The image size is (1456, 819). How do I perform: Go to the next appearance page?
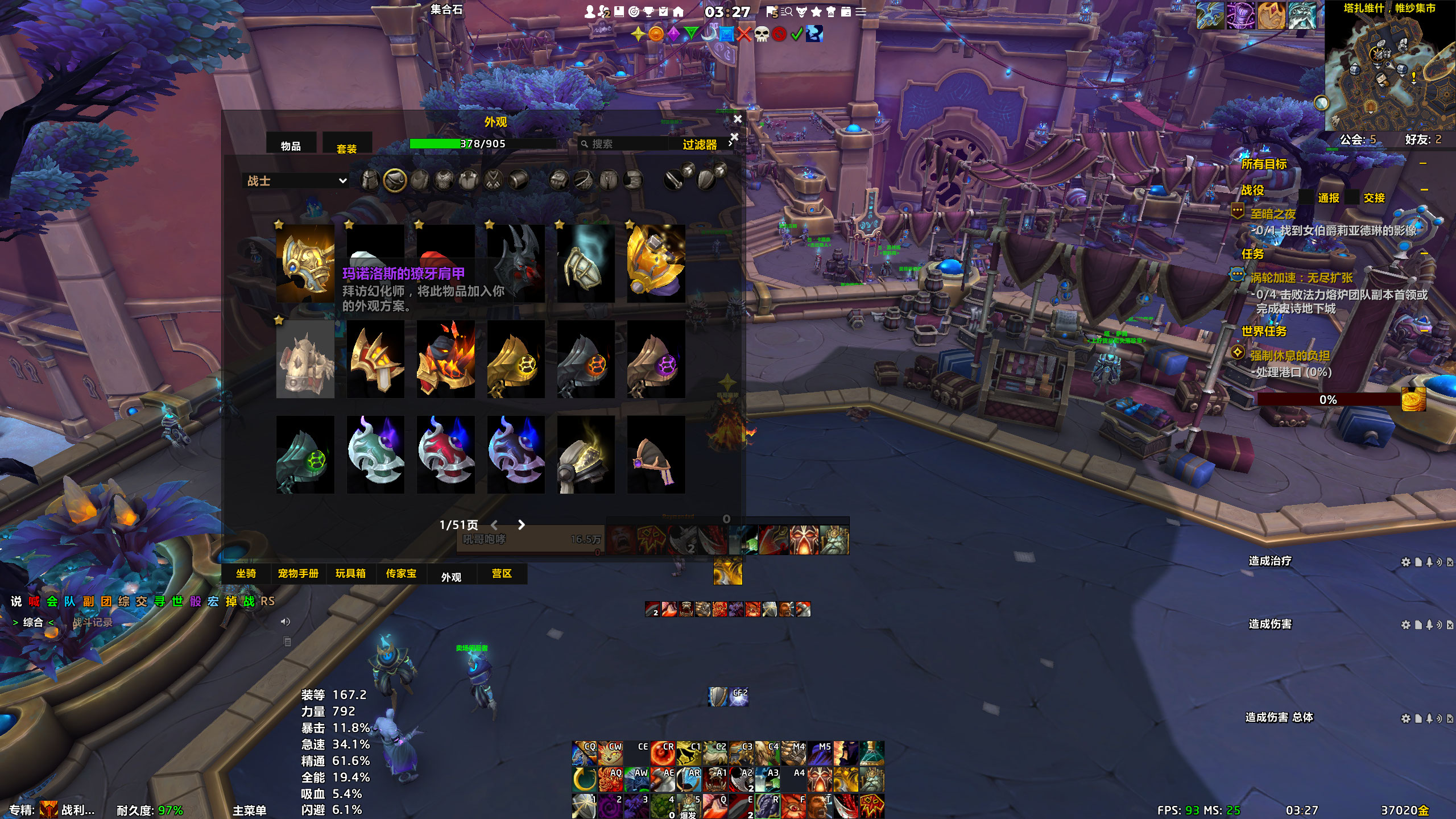pos(521,525)
